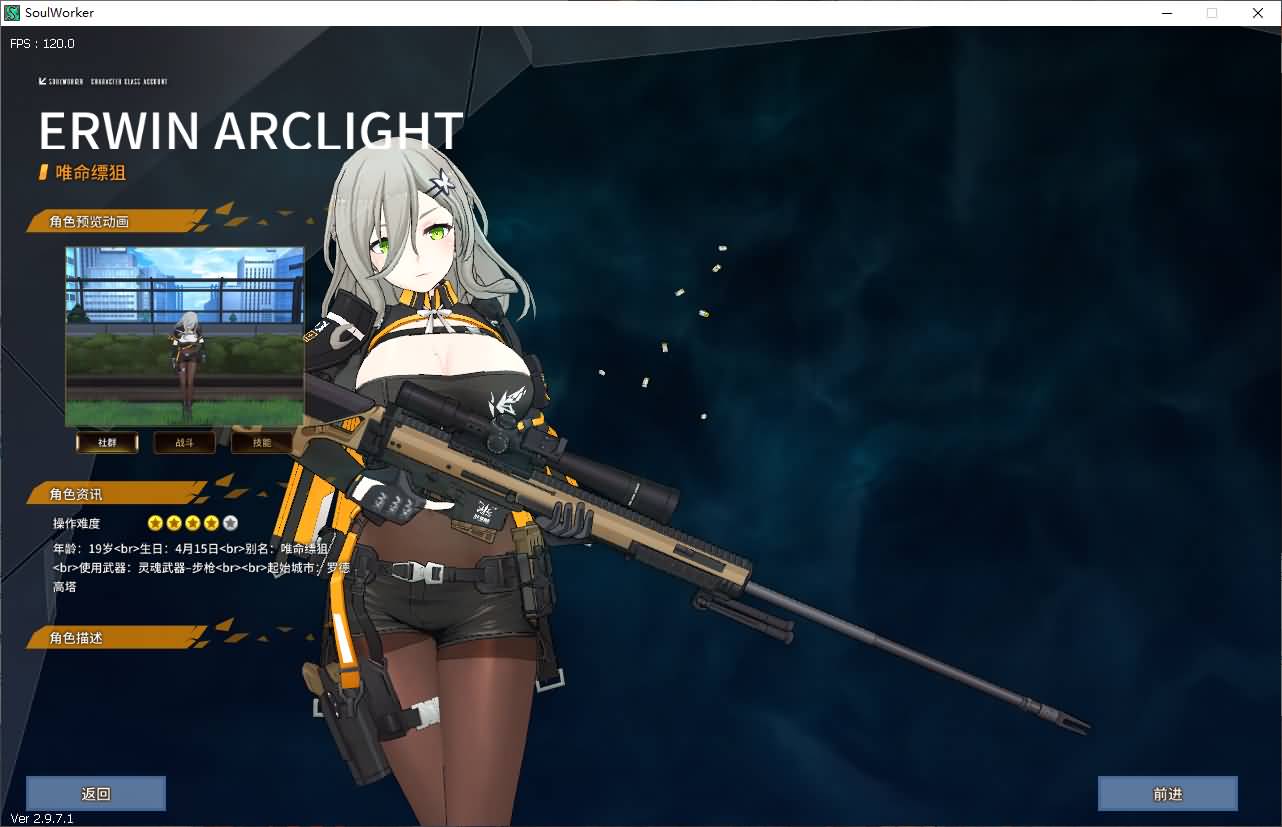Click the 返回 button at bottom left
Screen dimensions: 1282x827
pyautogui.click(x=96, y=793)
